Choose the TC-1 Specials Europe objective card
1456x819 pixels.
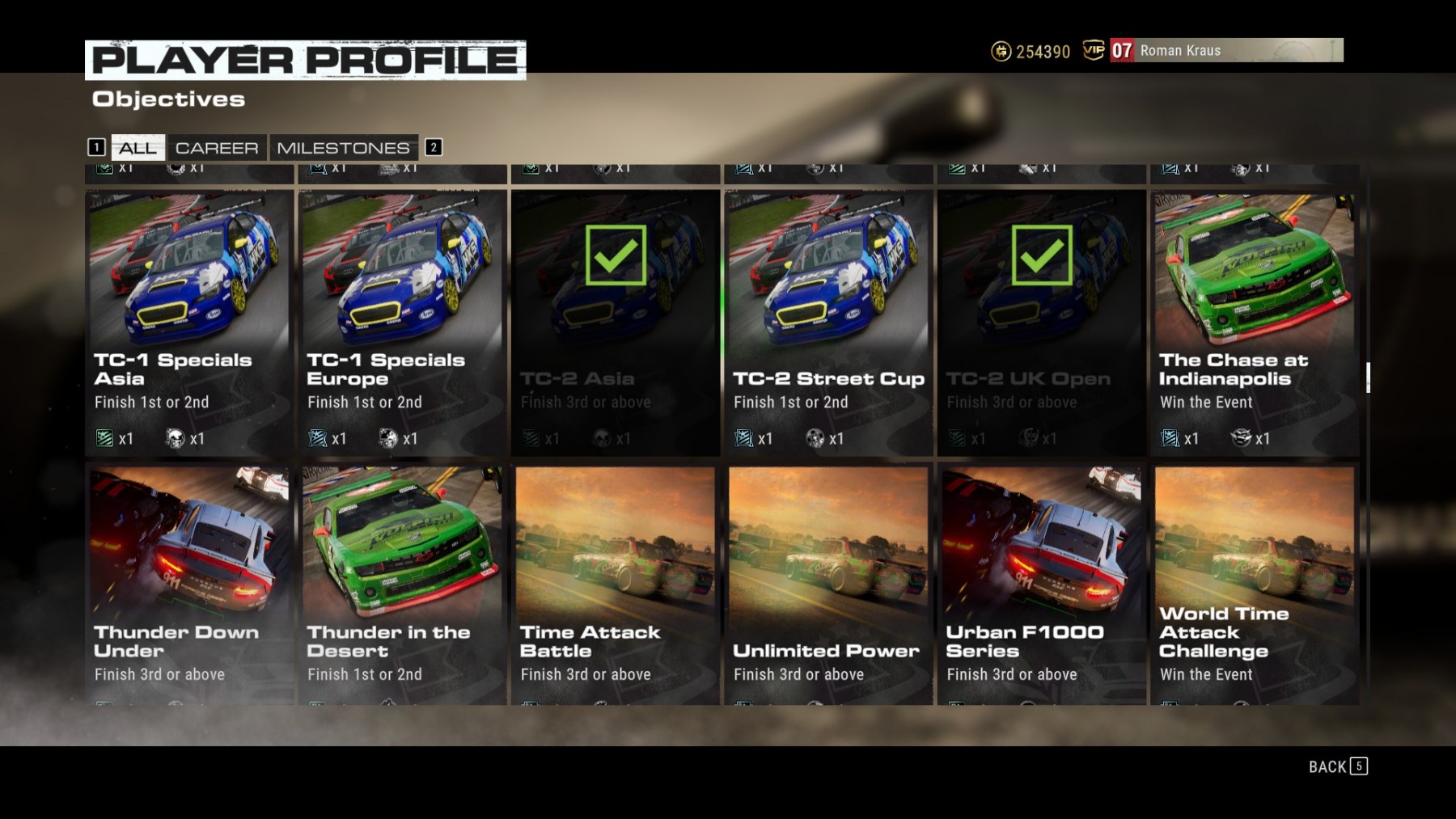402,323
